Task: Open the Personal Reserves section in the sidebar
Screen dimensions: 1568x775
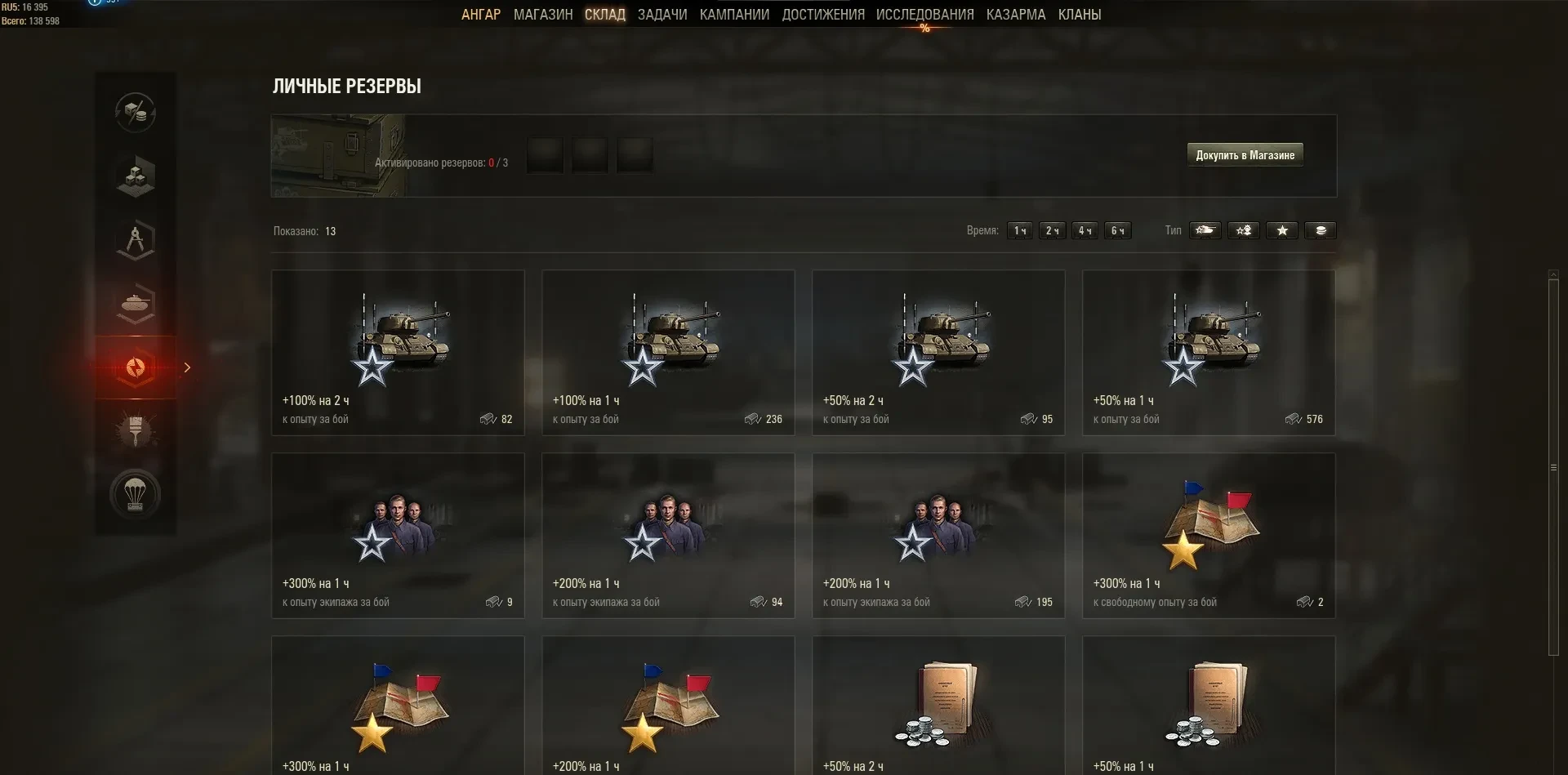Action: tap(136, 367)
